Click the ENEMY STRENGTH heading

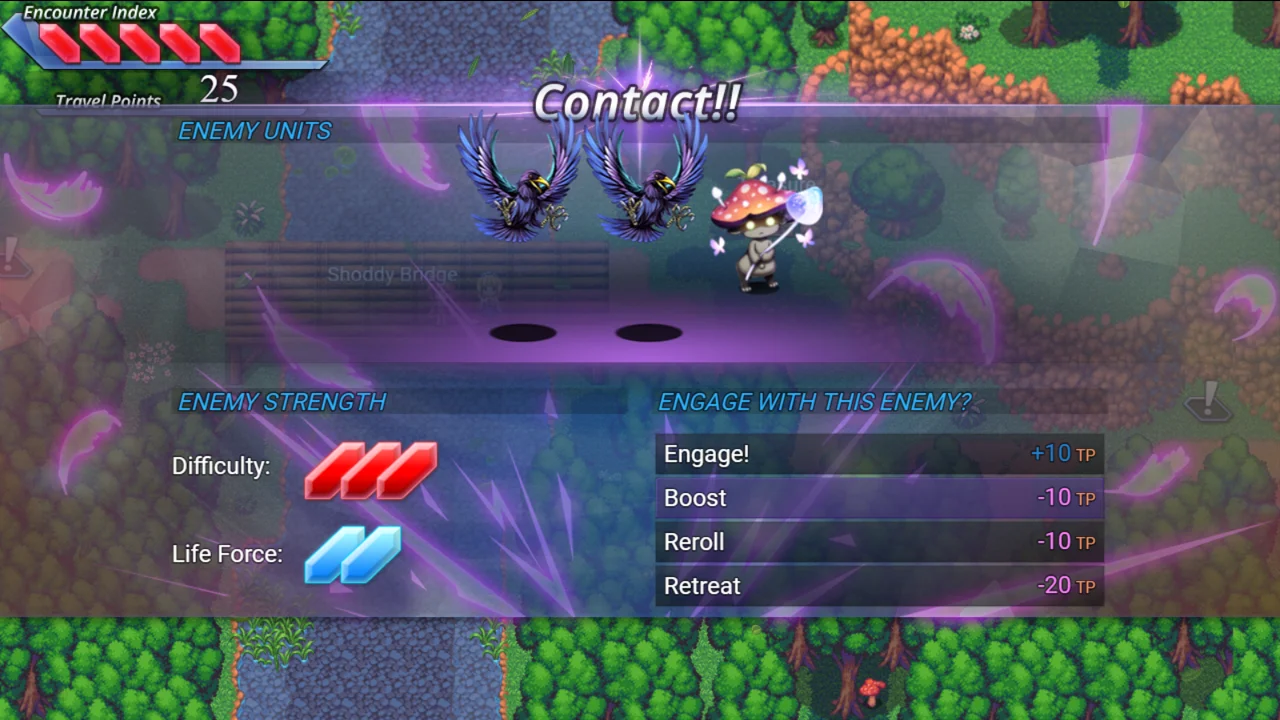283,402
